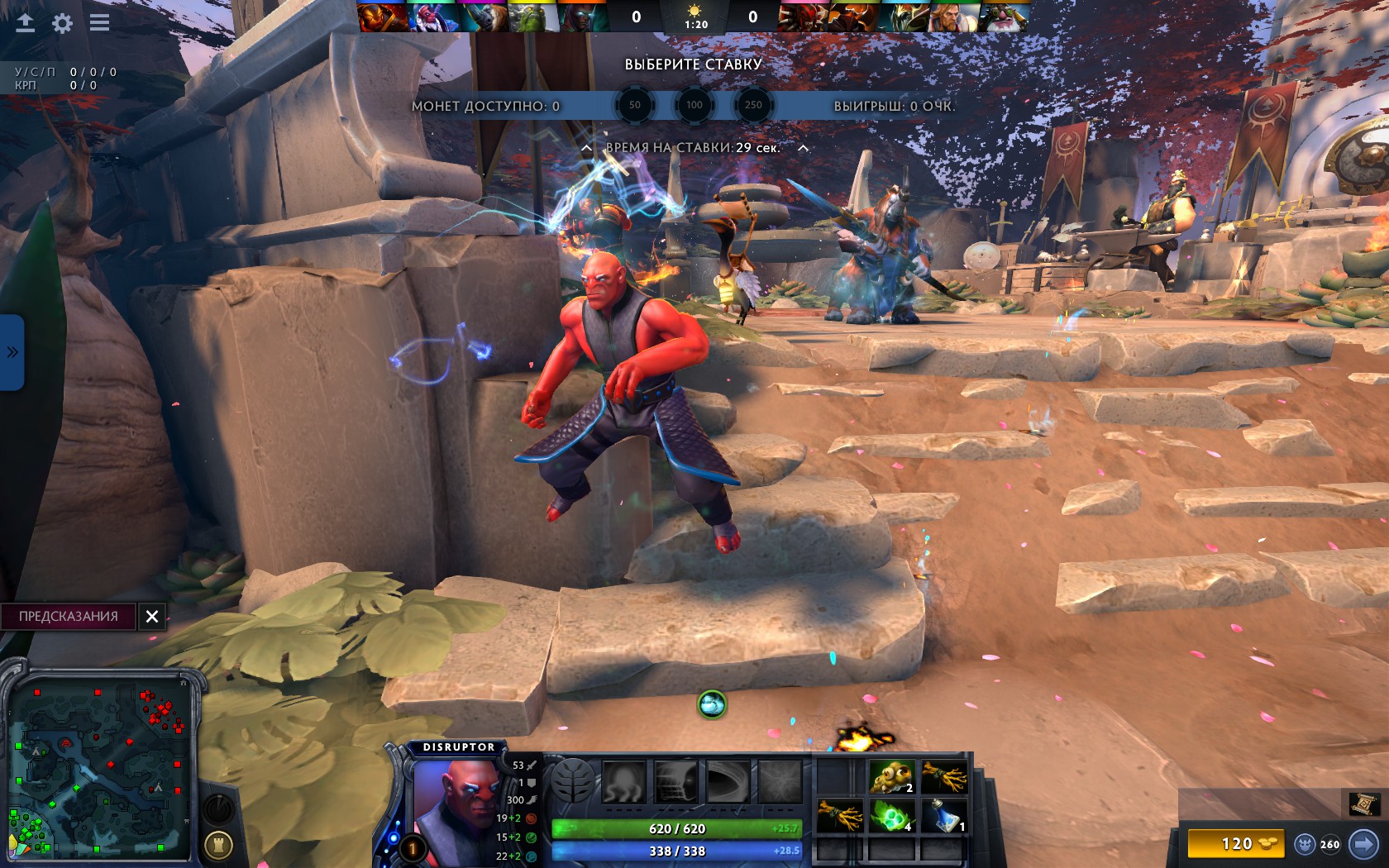Click on the minimap
1389x868 pixels.
[x=99, y=765]
